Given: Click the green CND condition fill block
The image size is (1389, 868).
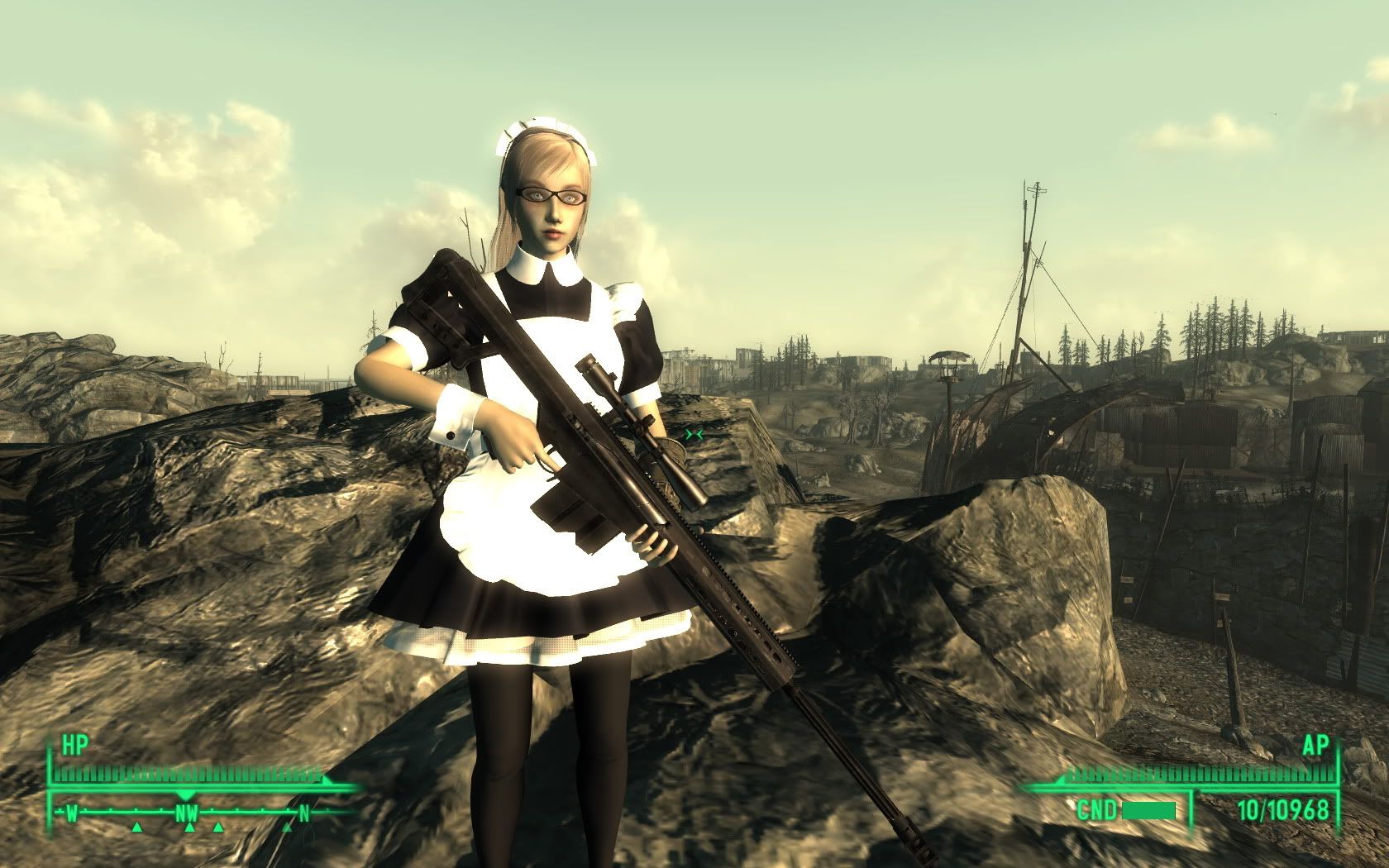Looking at the screenshot, I should (1148, 808).
